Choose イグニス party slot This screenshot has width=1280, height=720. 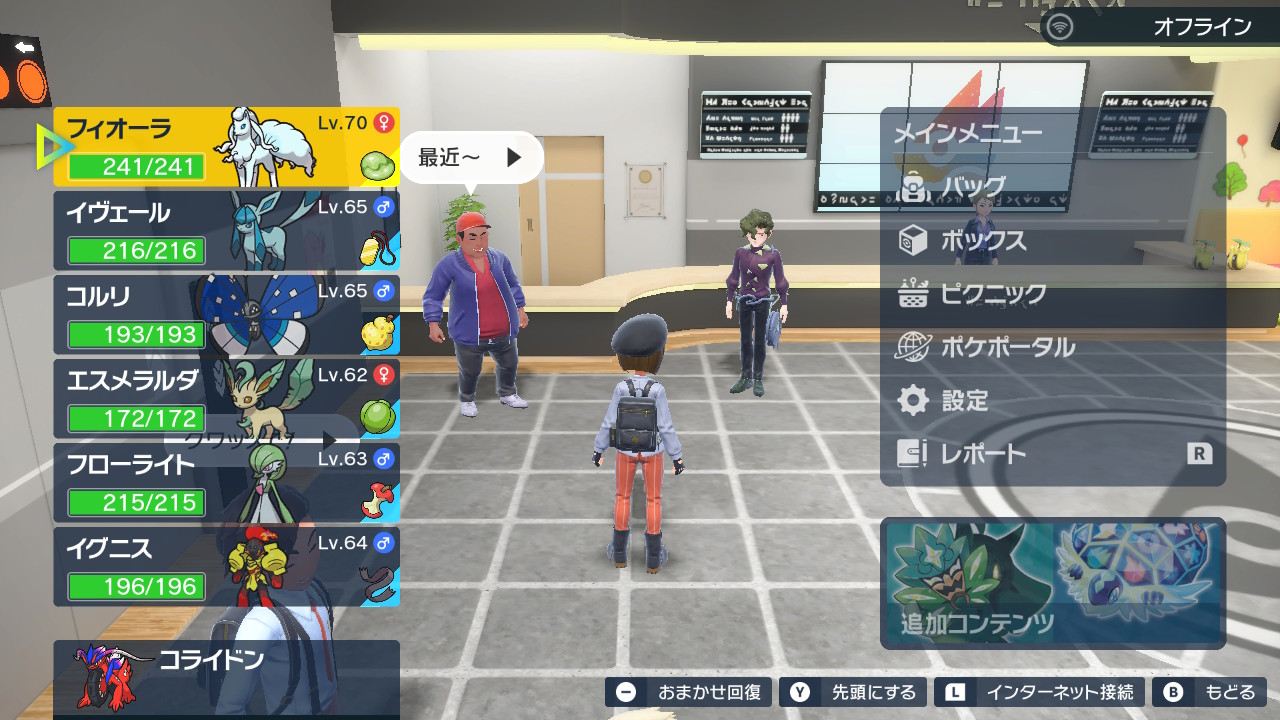pyautogui.click(x=226, y=567)
